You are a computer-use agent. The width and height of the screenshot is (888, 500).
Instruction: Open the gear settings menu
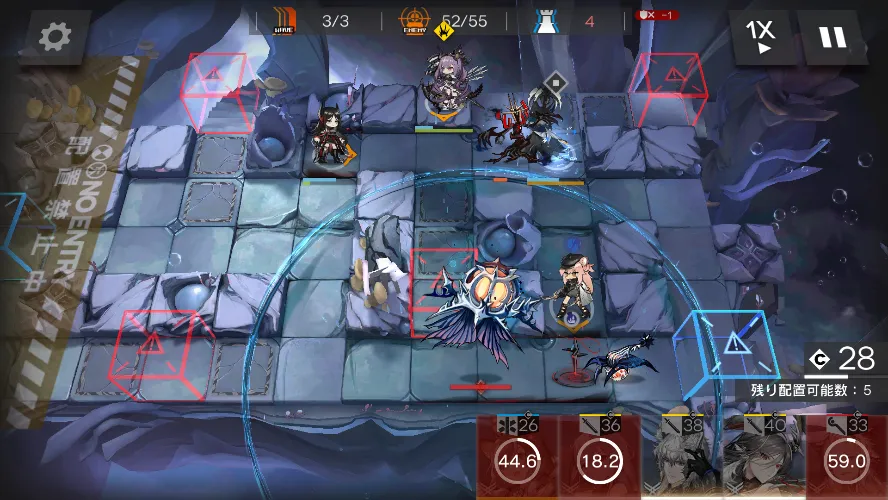(54, 38)
